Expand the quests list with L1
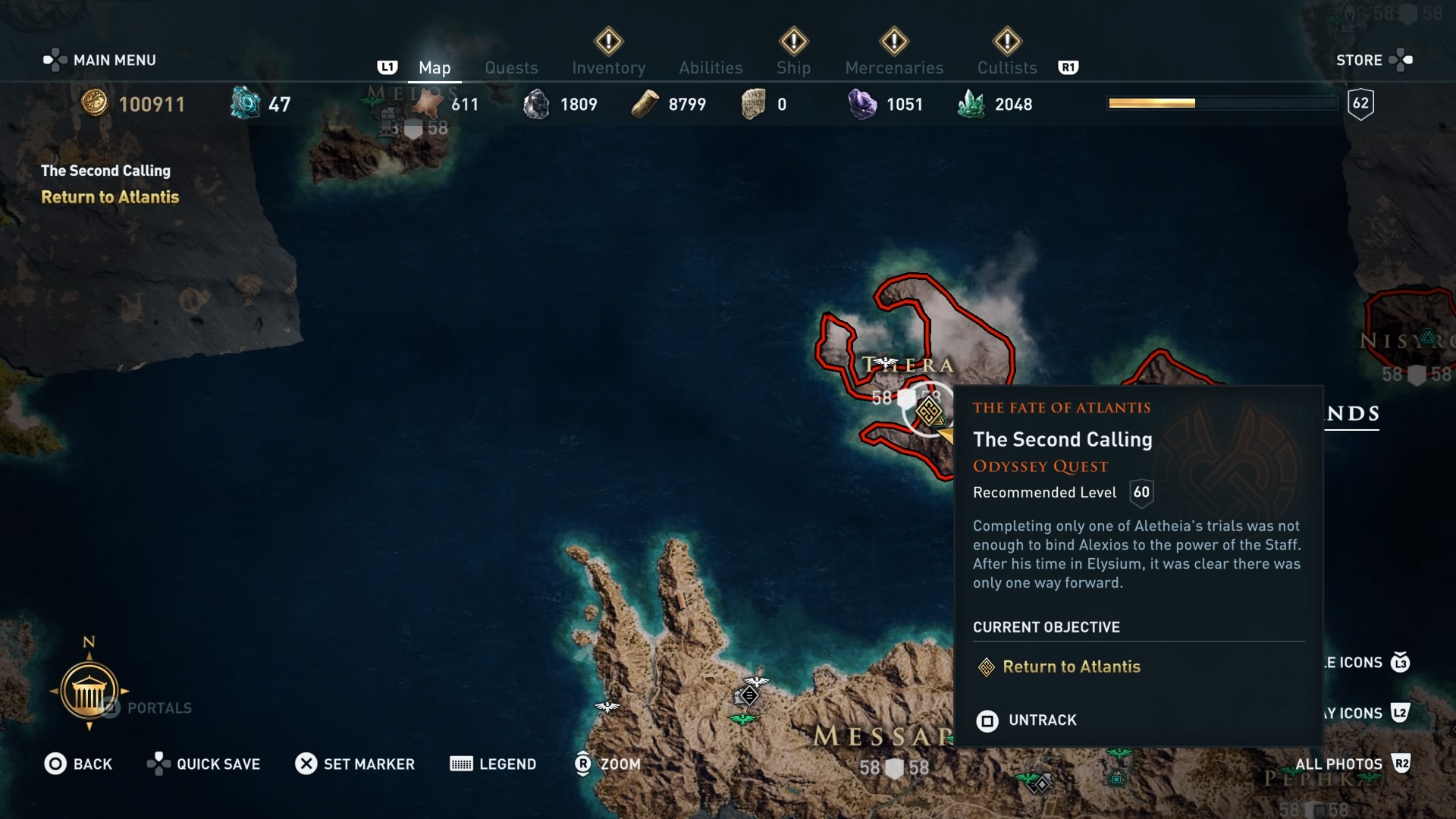The height and width of the screenshot is (819, 1456). pyautogui.click(x=388, y=67)
